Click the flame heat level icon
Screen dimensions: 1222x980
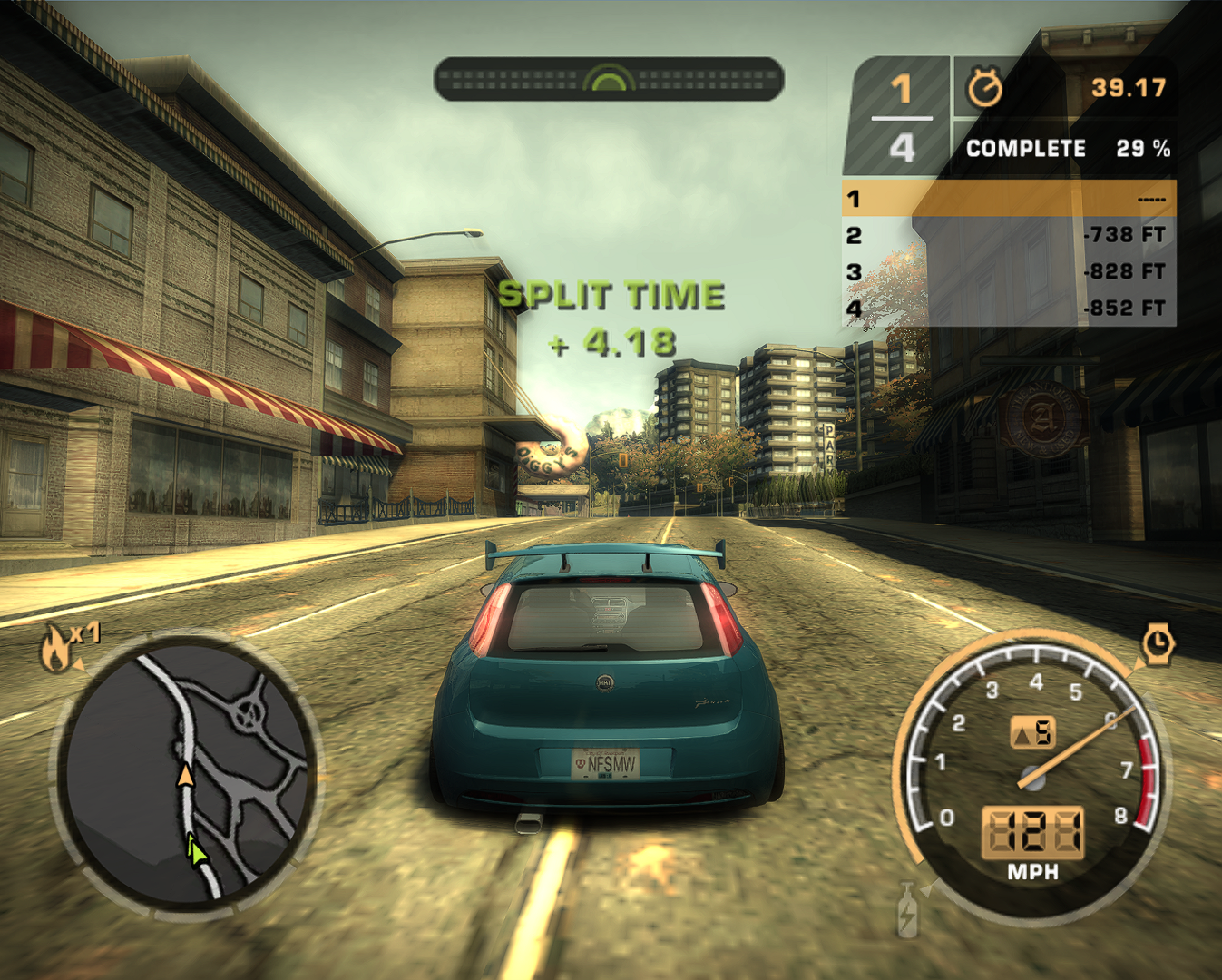(x=56, y=648)
